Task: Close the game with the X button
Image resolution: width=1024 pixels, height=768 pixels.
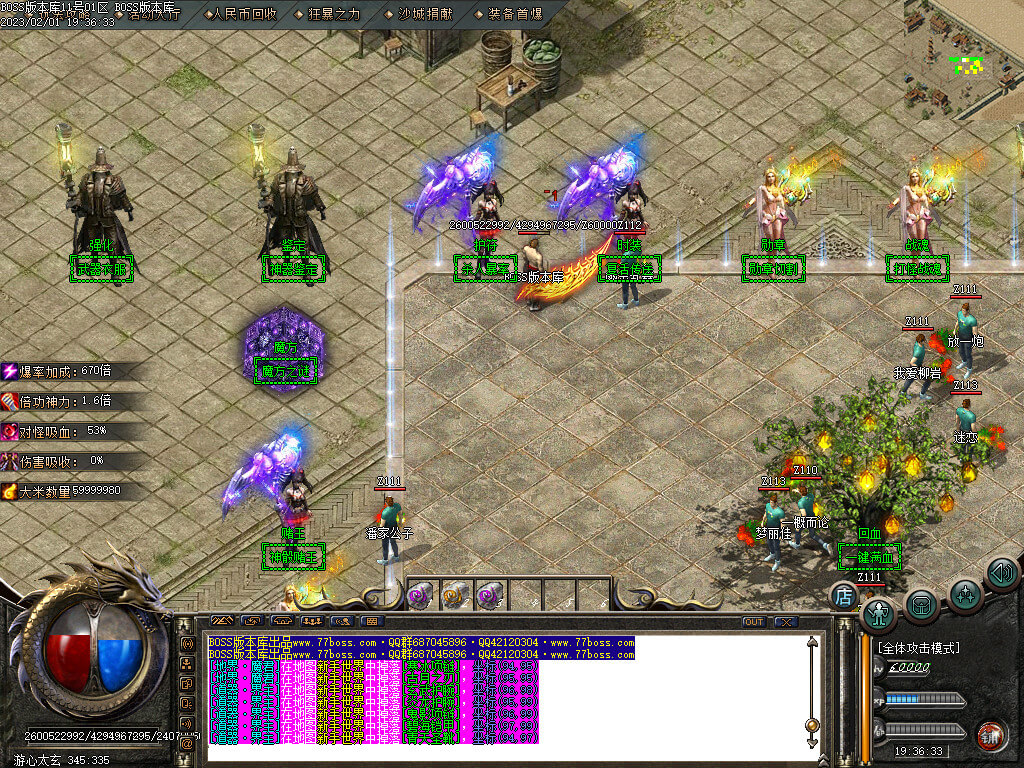Action: point(785,622)
